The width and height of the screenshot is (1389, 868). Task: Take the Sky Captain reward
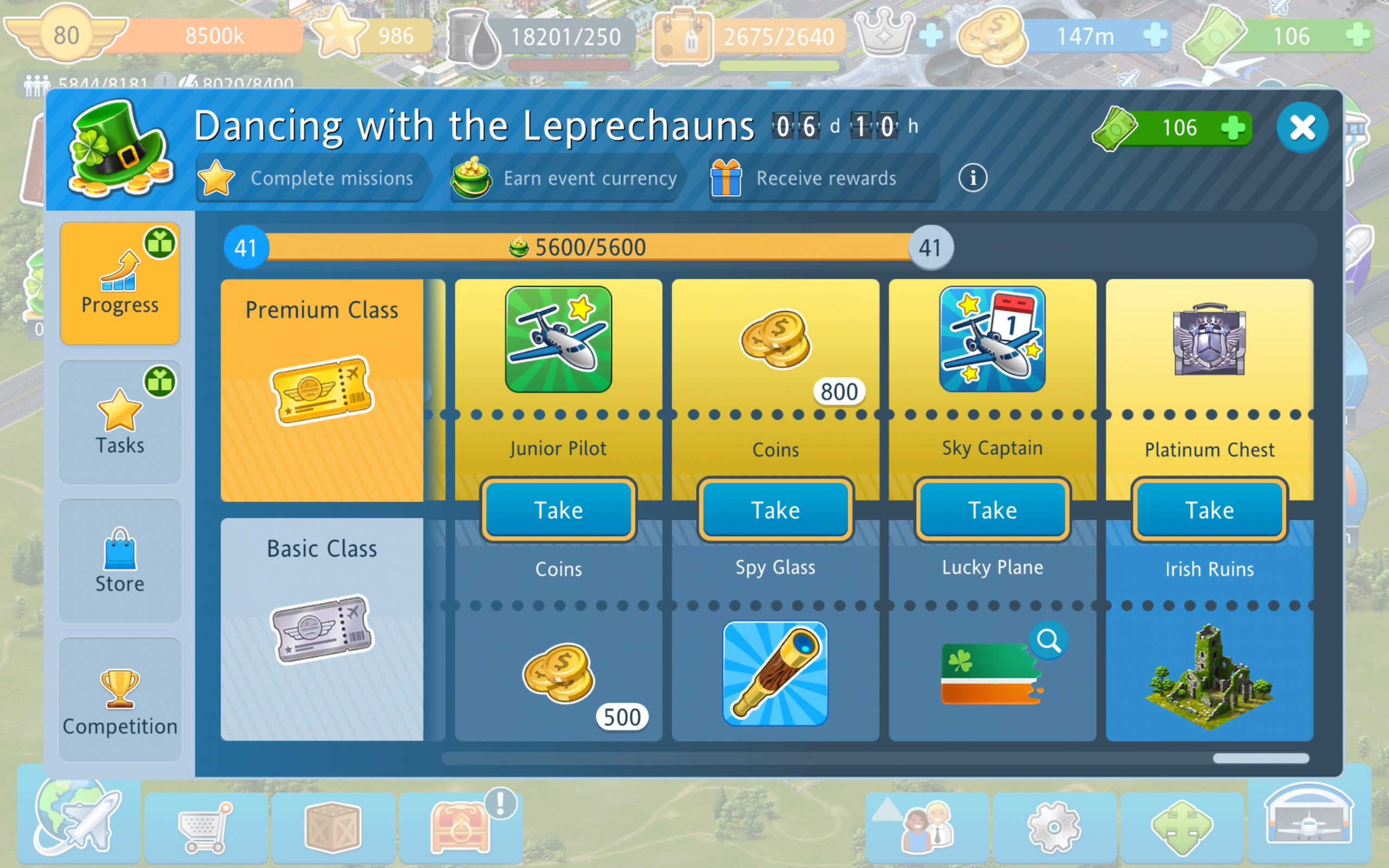click(992, 510)
